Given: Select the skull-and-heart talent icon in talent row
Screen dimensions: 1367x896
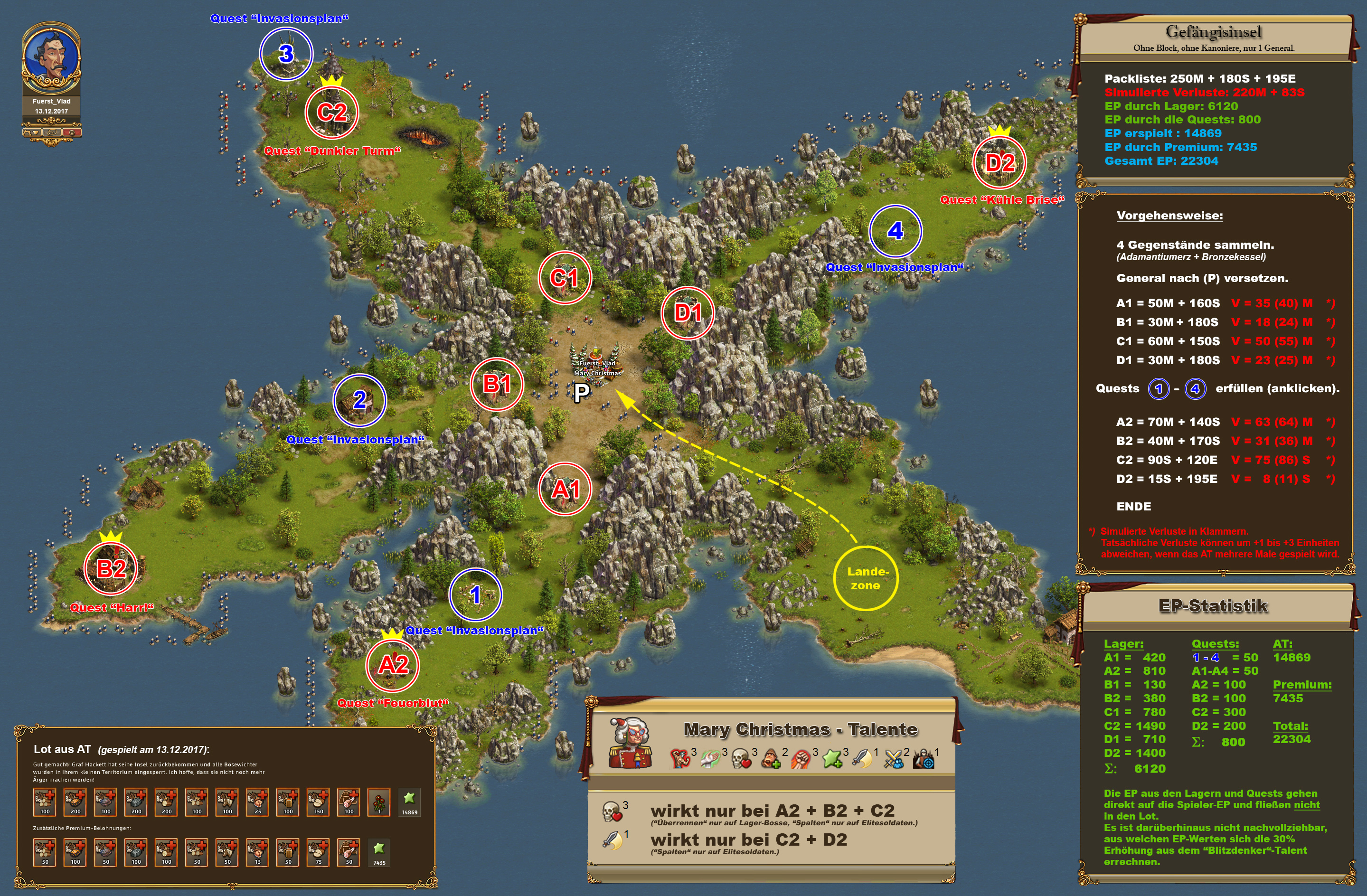Looking at the screenshot, I should pyautogui.click(x=742, y=759).
